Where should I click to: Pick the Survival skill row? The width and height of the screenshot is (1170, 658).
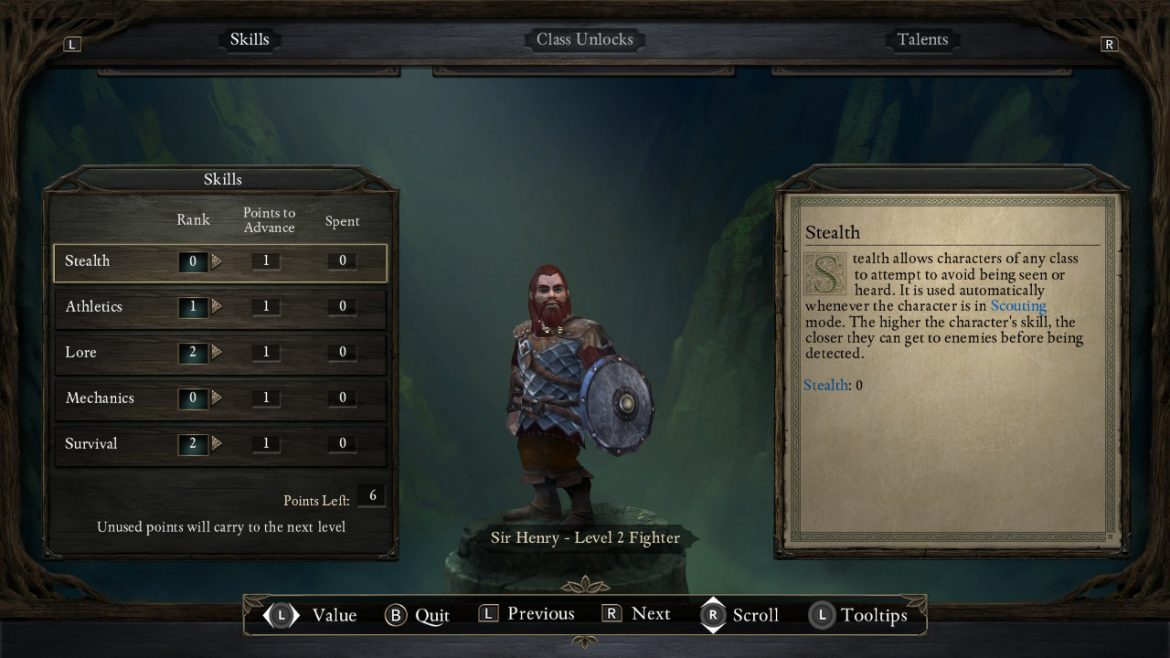pyautogui.click(x=91, y=444)
